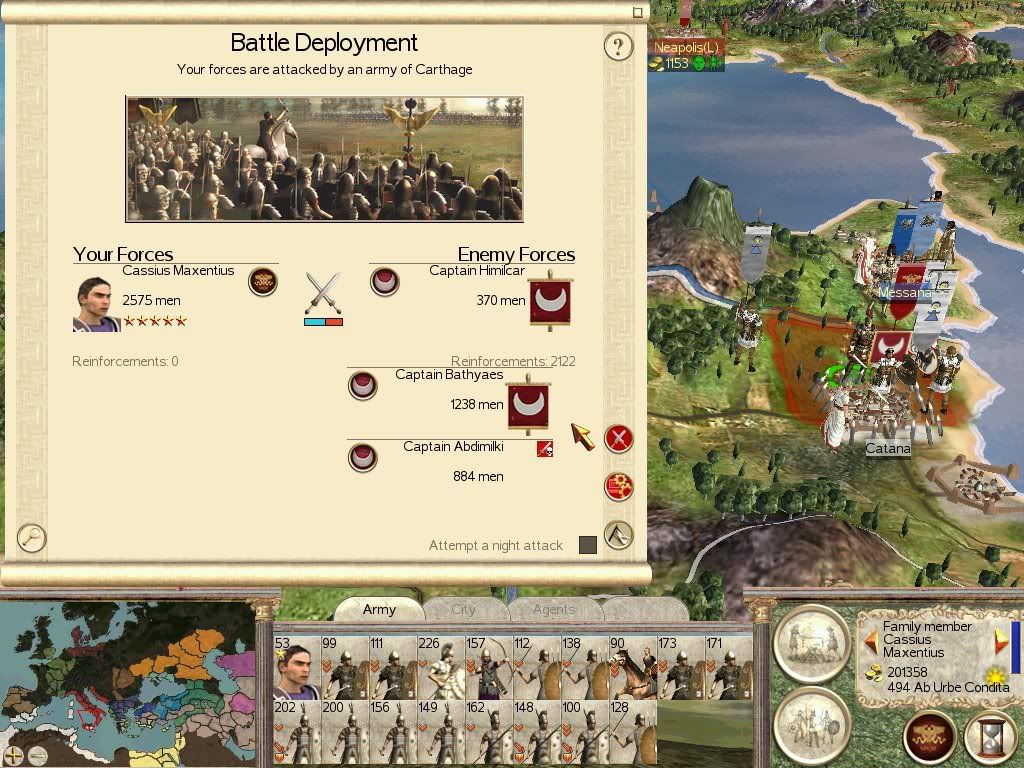
Task: Click the Europe campaign minimap
Action: [127, 682]
